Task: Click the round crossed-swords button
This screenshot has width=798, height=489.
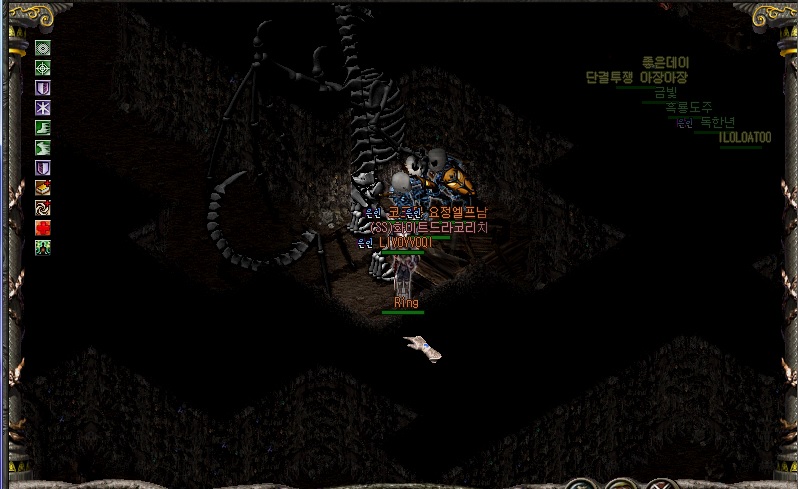Action: click(663, 486)
